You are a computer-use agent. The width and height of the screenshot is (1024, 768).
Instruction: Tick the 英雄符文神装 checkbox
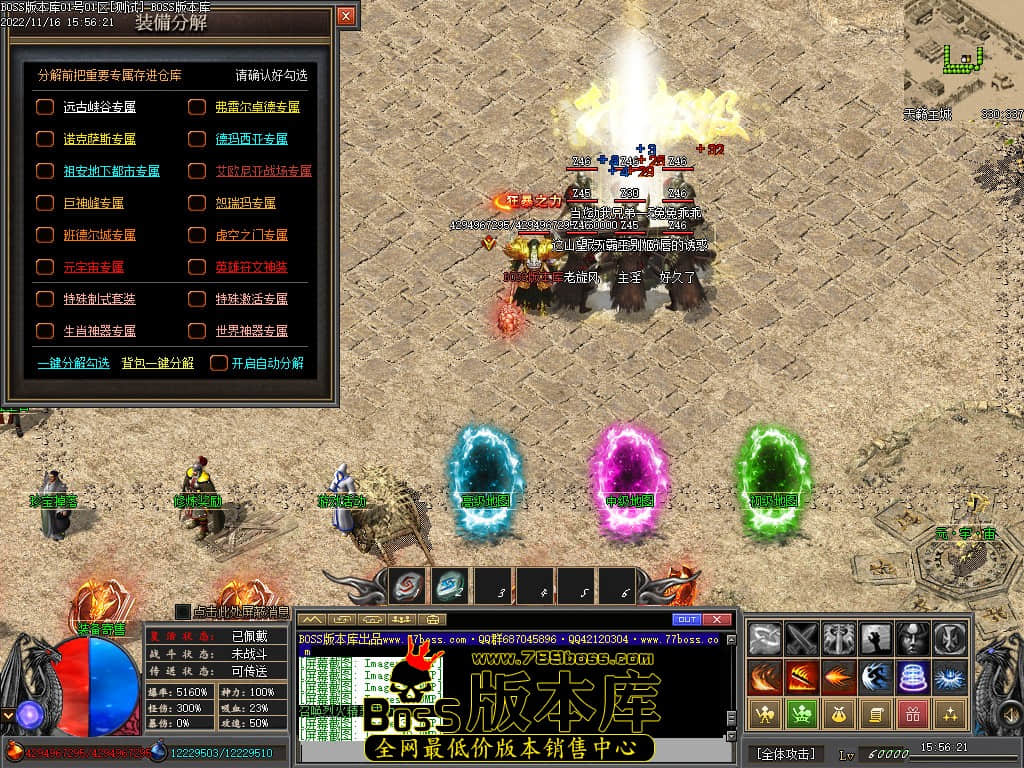point(197,267)
